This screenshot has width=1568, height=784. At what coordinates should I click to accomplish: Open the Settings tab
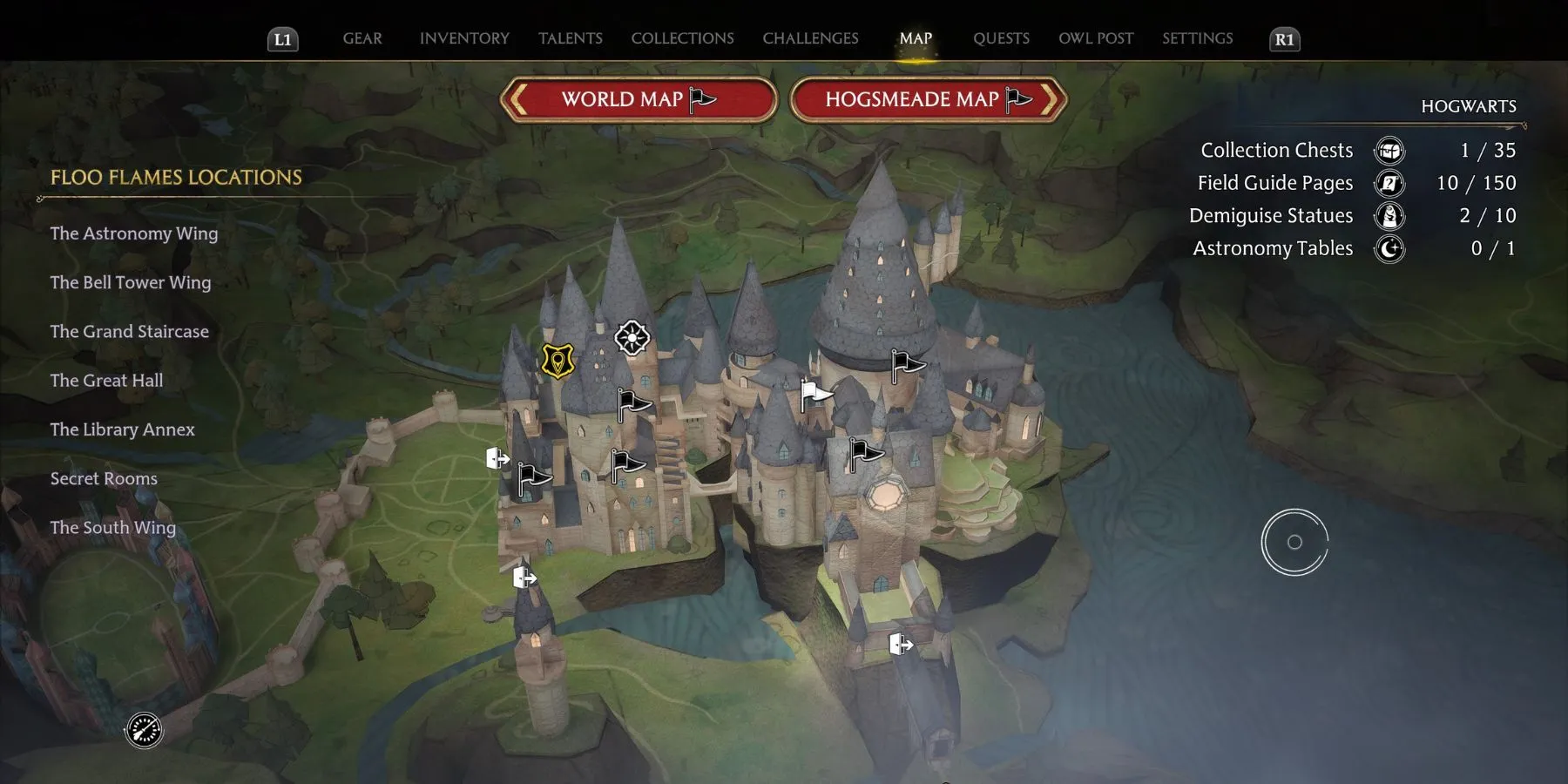[1197, 38]
